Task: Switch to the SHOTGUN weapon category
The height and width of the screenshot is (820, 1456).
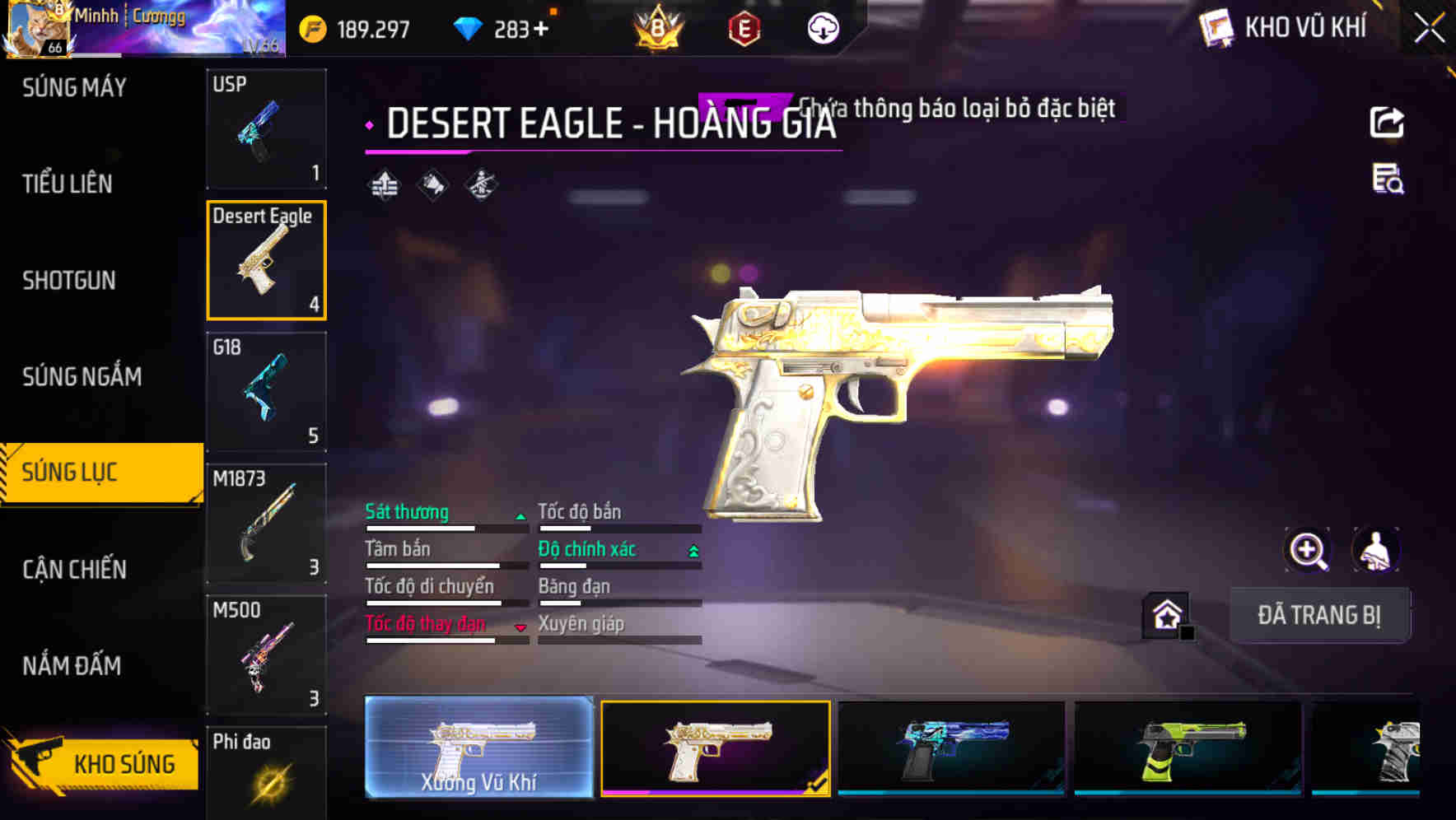Action: (x=68, y=281)
